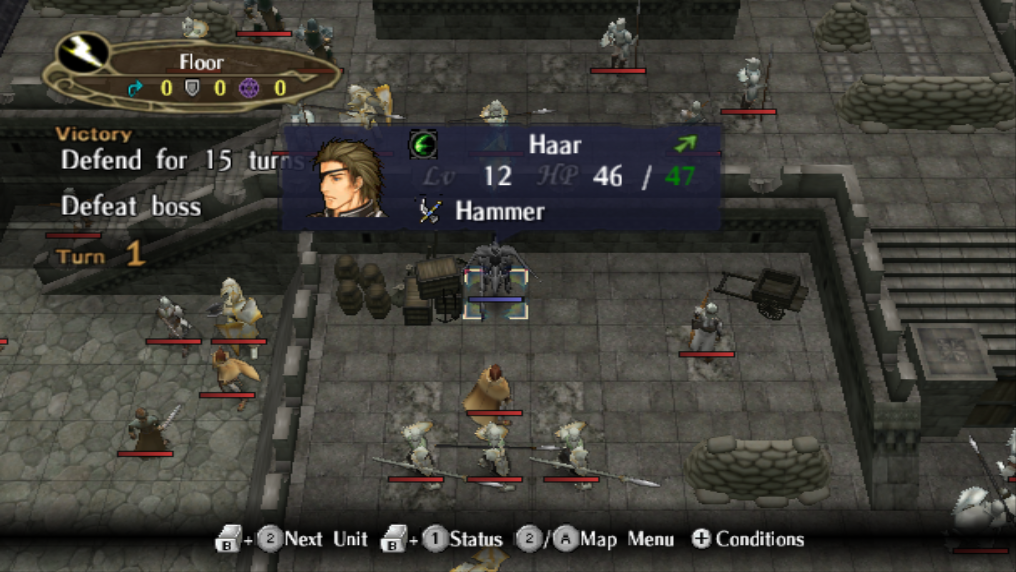Open the Floor terrain info panel
Viewport: 1016px width, 572px height.
point(194,75)
